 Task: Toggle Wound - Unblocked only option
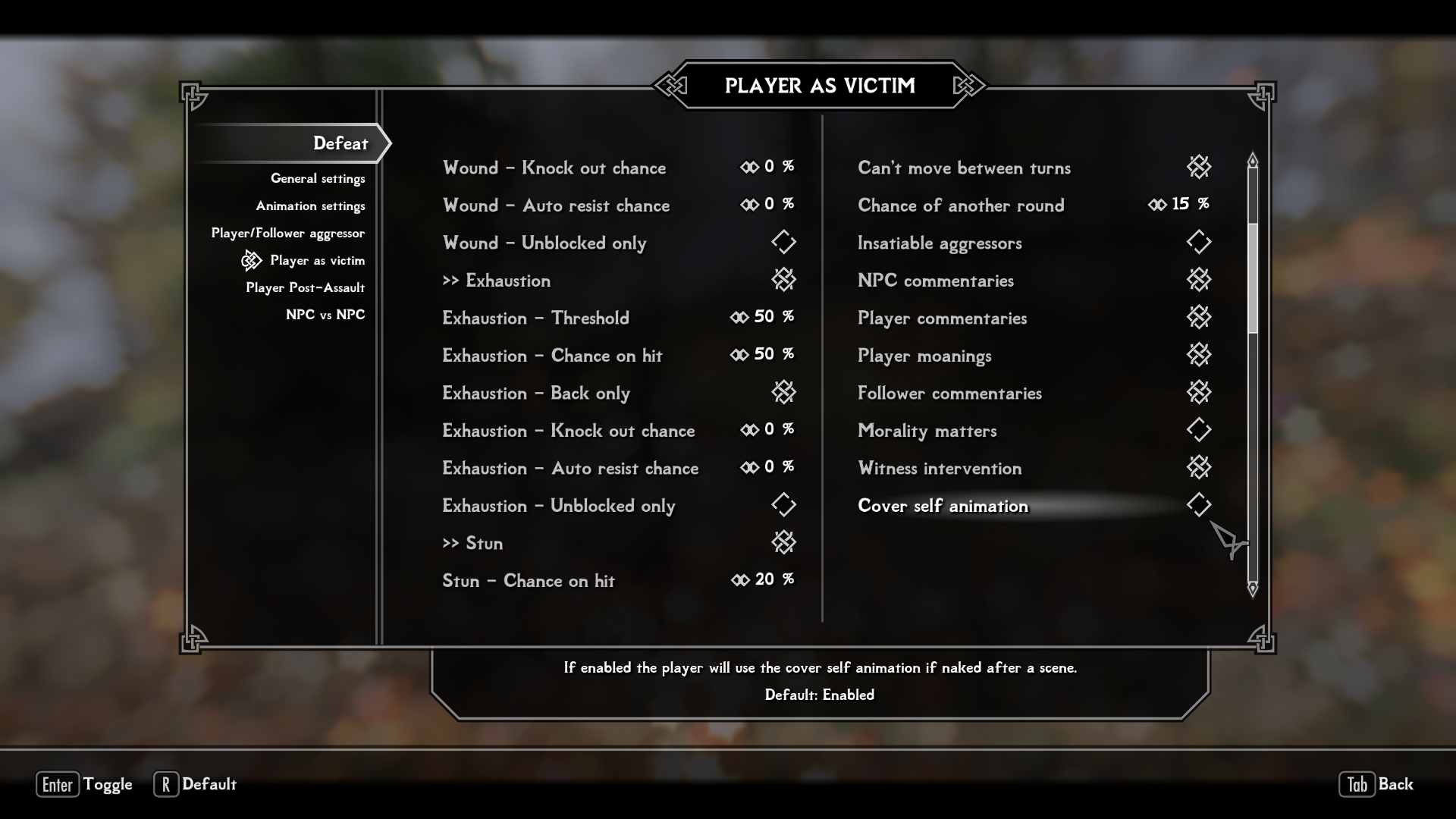point(783,243)
